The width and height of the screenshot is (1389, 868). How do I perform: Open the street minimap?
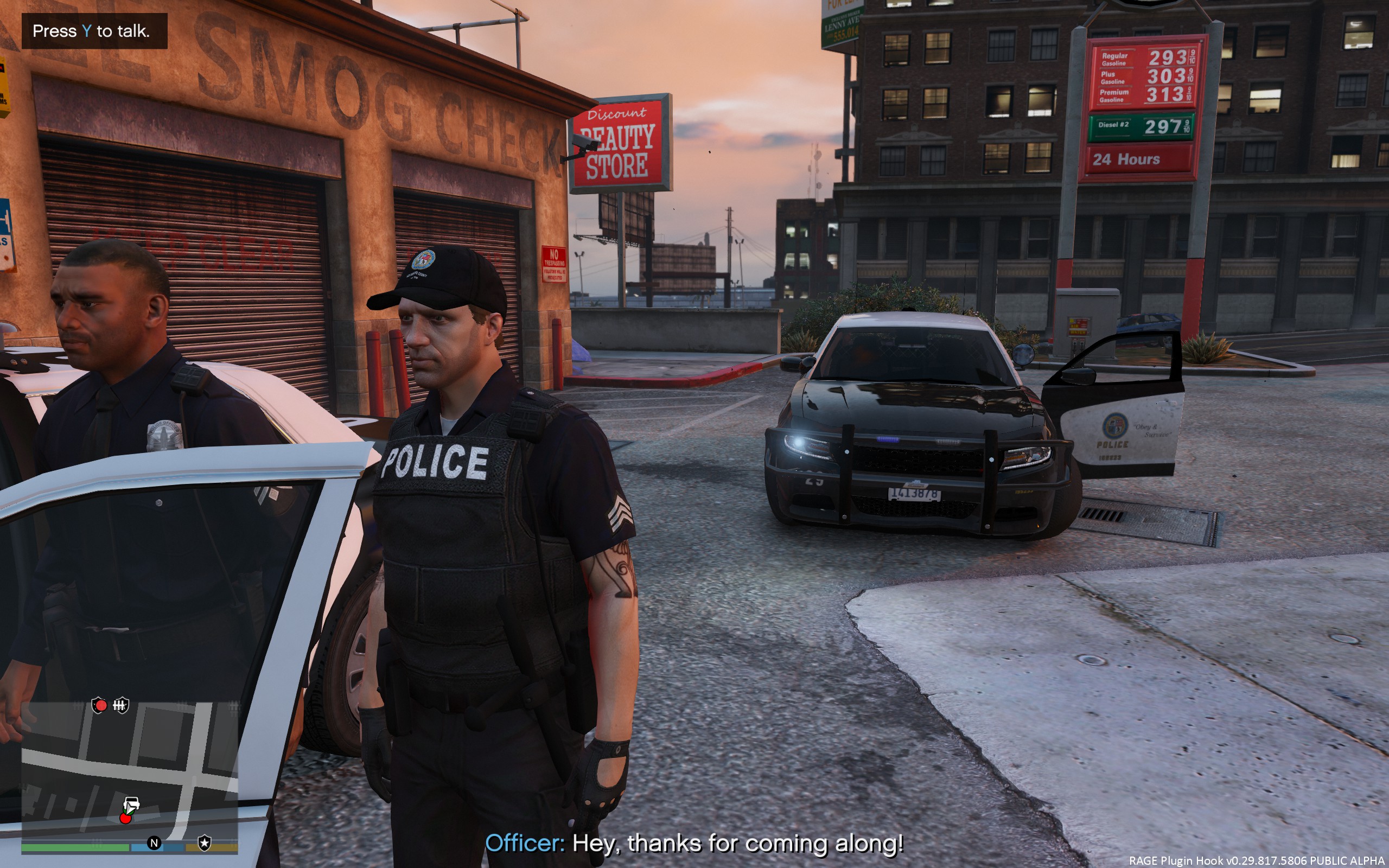tap(129, 769)
